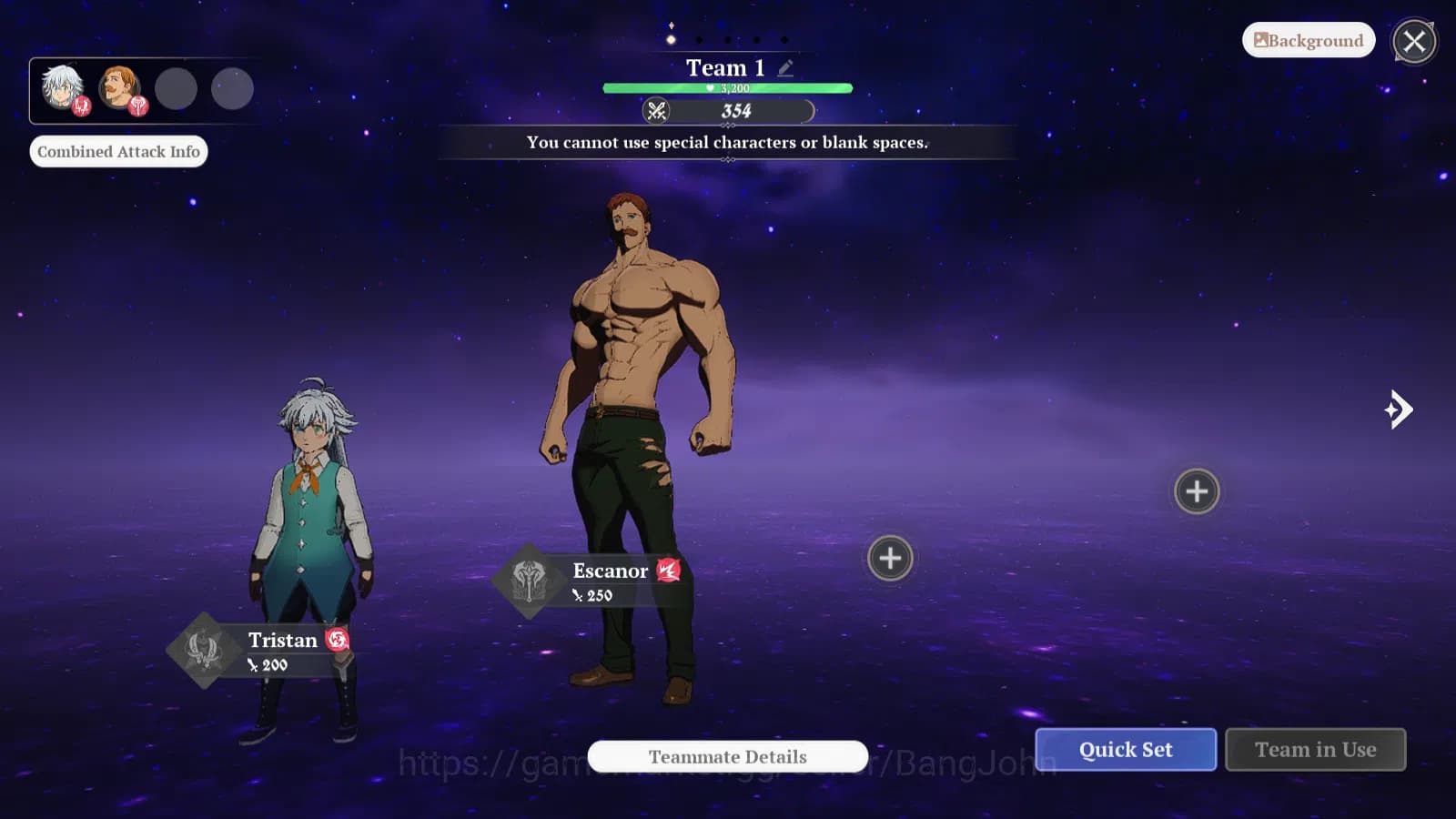
Task: Click the crossed swords combat power icon
Action: (656, 112)
